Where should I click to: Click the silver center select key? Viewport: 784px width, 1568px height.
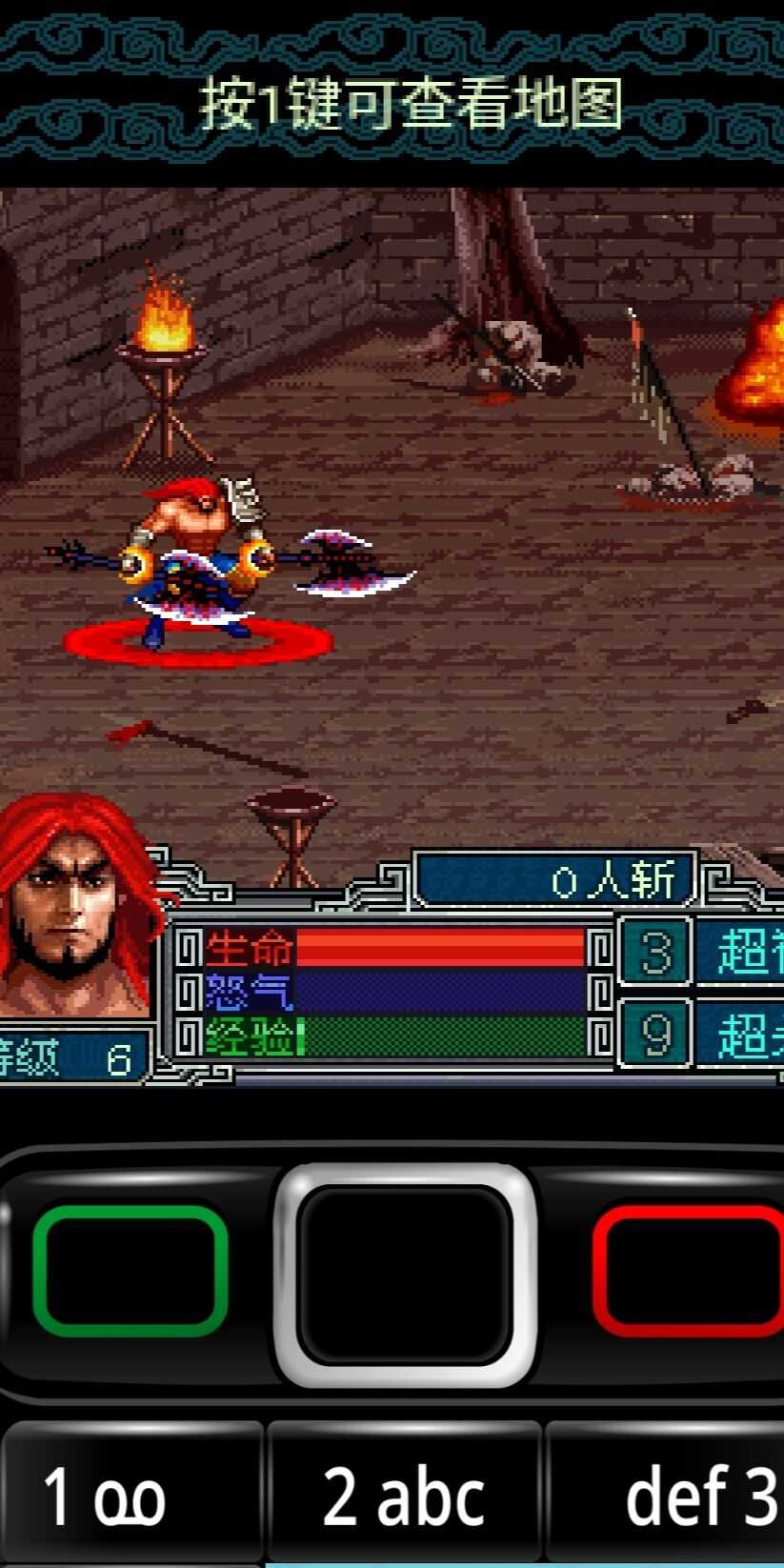[405, 1275]
